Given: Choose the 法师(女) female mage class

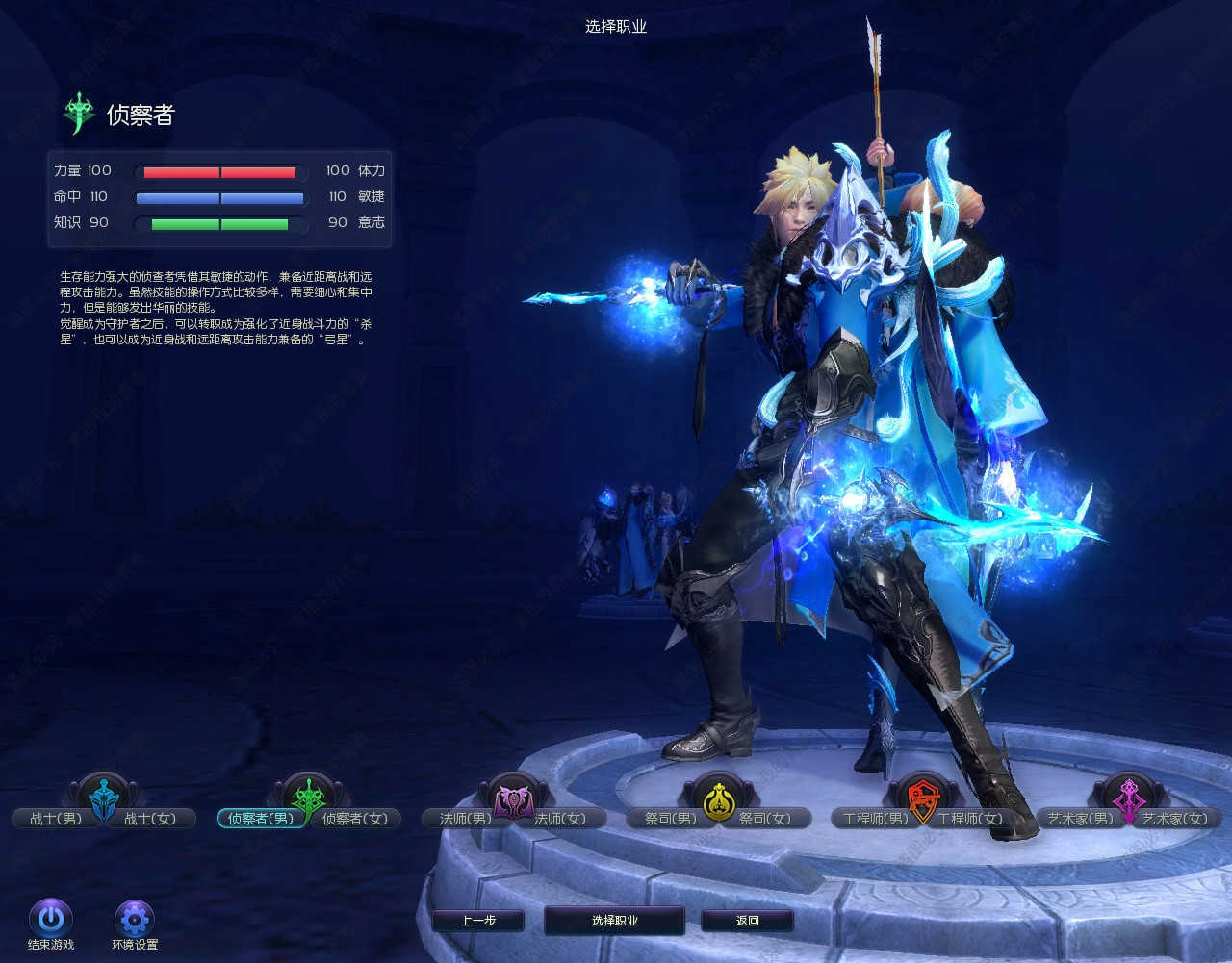Looking at the screenshot, I should tap(560, 819).
